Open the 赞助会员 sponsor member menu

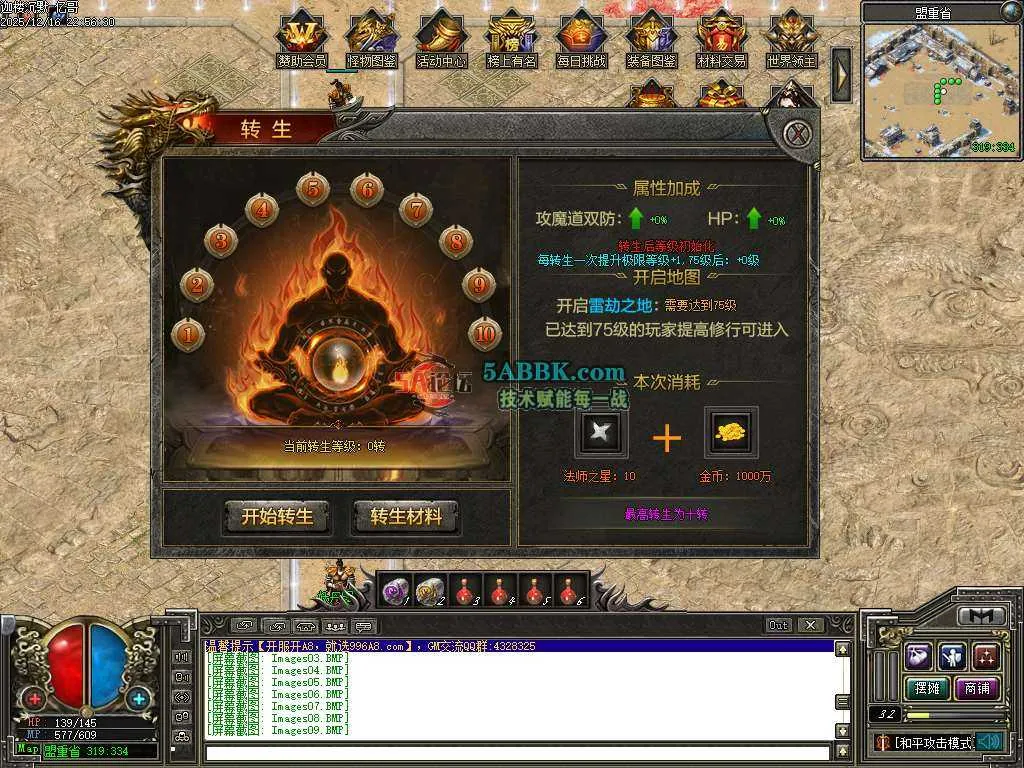tap(301, 36)
